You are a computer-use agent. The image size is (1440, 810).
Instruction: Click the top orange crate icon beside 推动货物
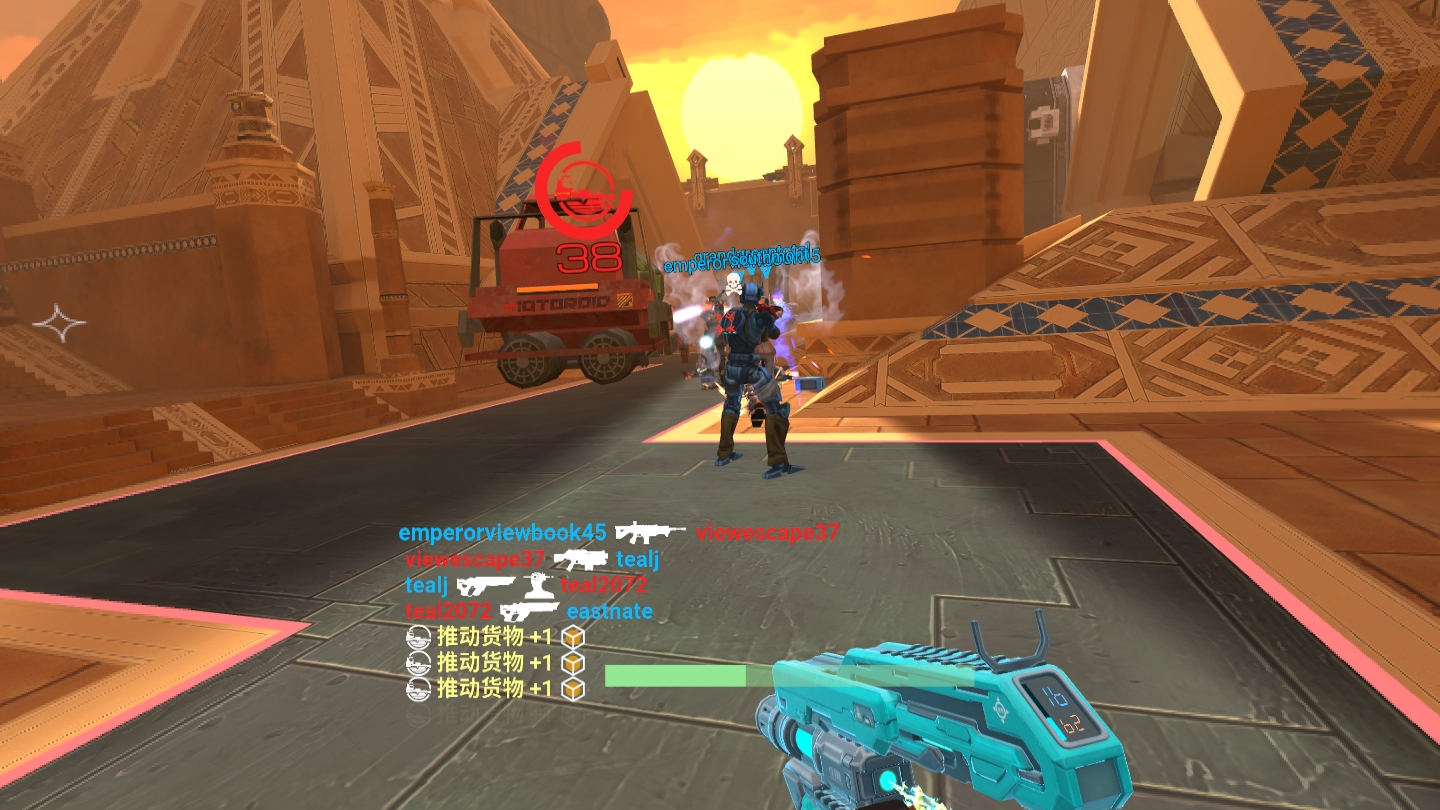coord(573,638)
